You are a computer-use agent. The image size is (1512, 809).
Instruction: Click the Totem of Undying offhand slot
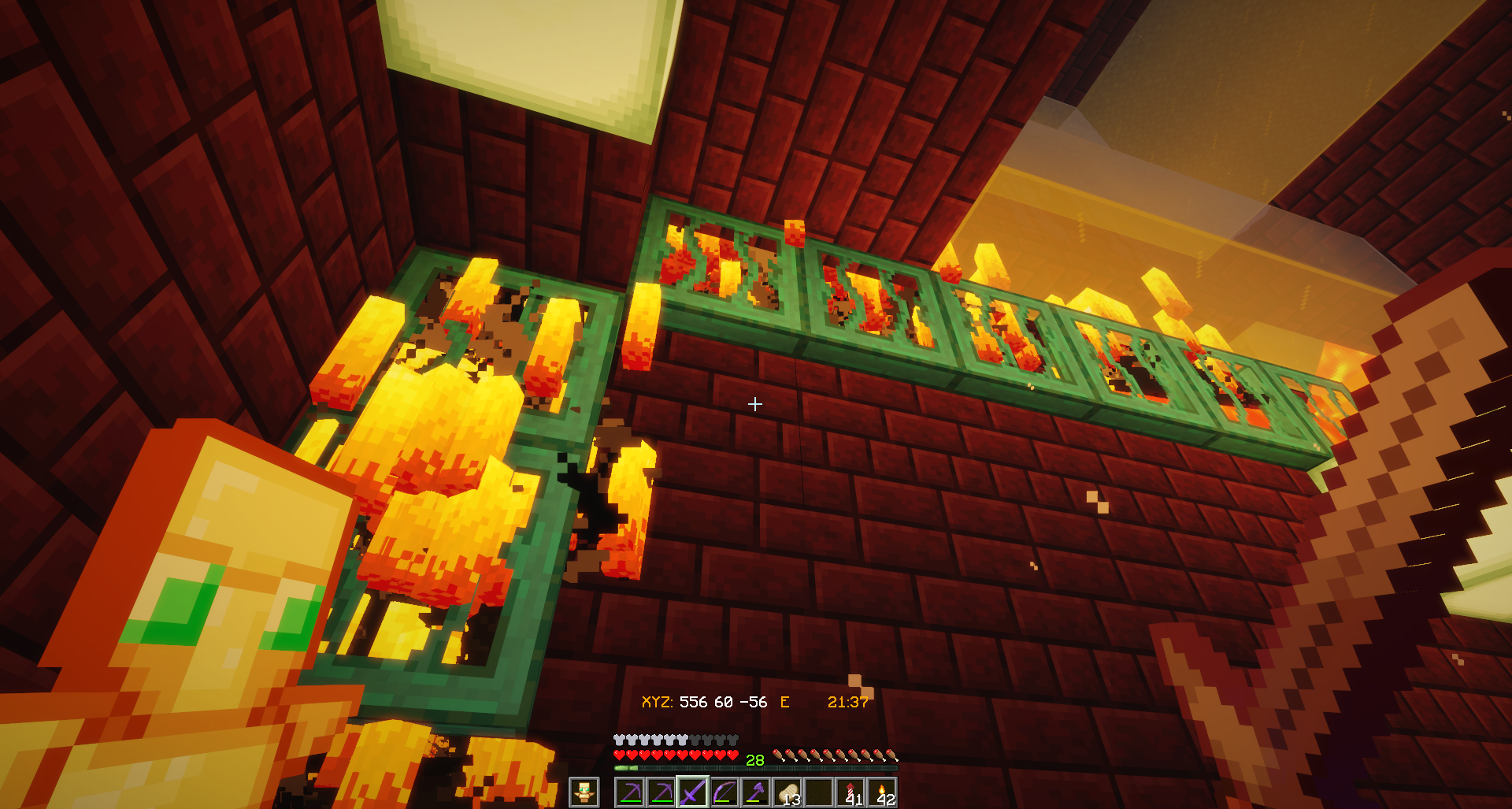point(584,792)
